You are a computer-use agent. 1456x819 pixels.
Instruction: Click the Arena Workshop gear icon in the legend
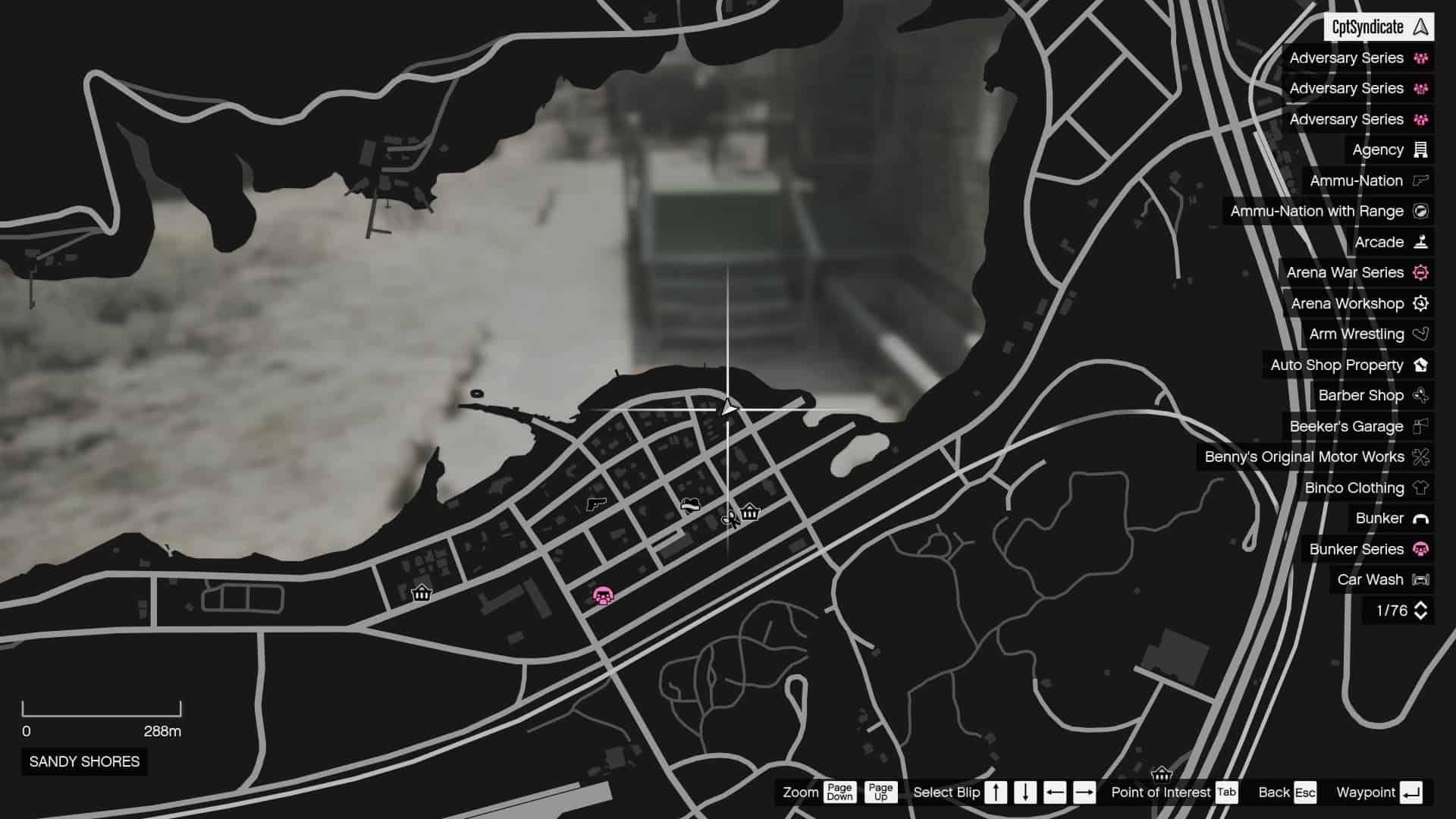1421,303
